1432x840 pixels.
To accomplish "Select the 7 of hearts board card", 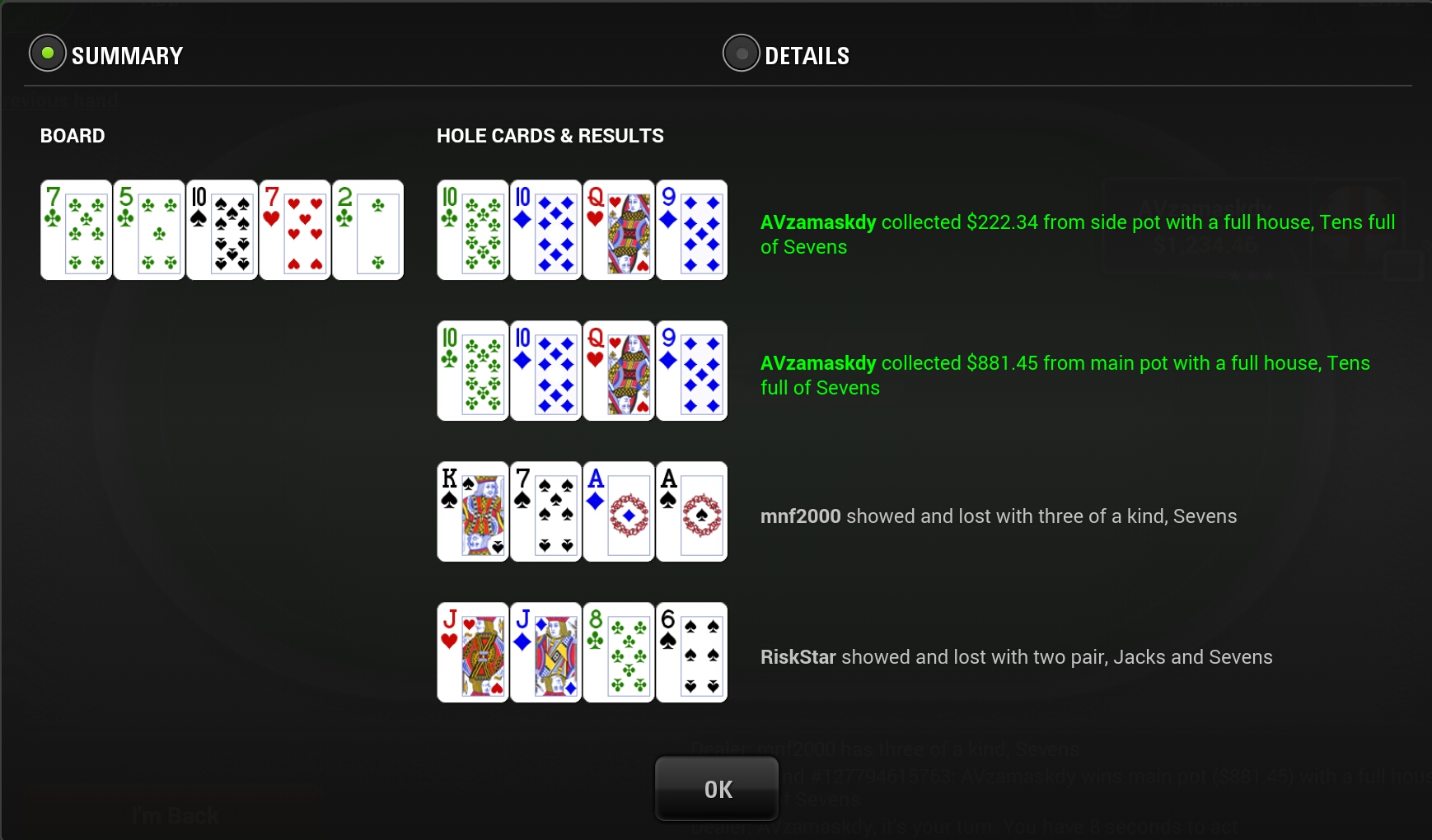I will pyautogui.click(x=294, y=229).
